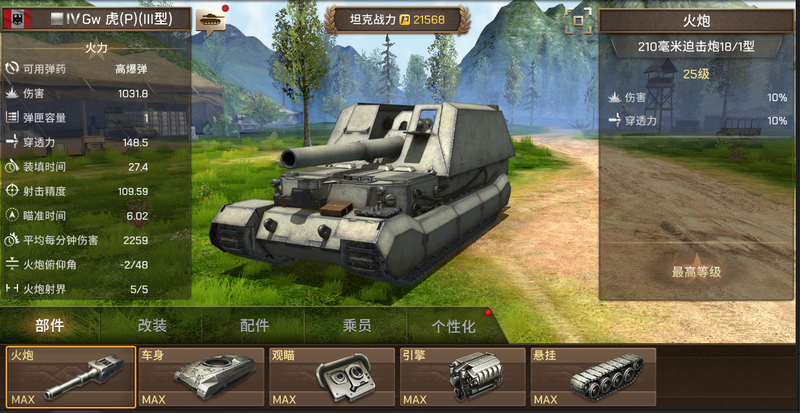800x413 pixels.
Task: Switch to the 配件 tab
Action: (x=255, y=326)
